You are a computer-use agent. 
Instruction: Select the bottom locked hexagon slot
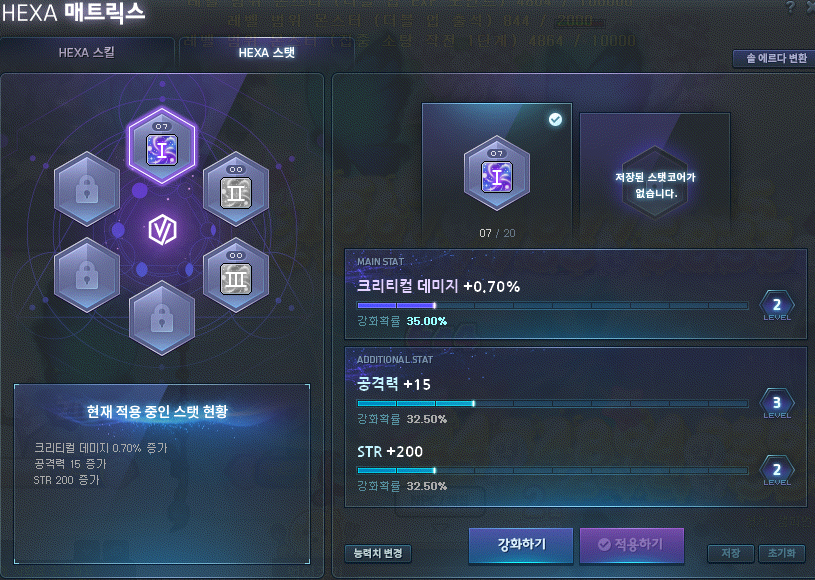[162, 317]
